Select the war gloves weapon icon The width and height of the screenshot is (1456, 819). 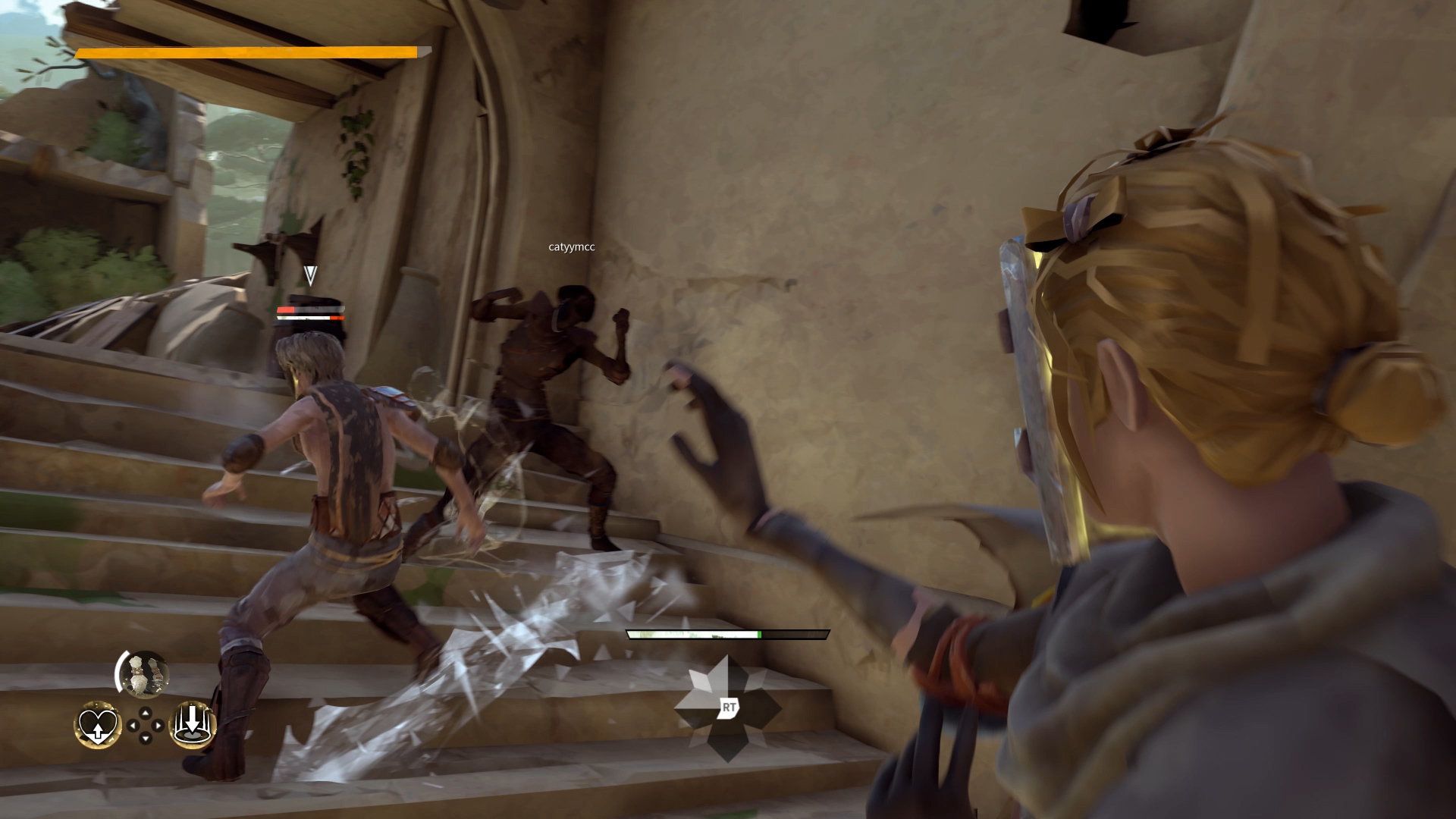143,673
